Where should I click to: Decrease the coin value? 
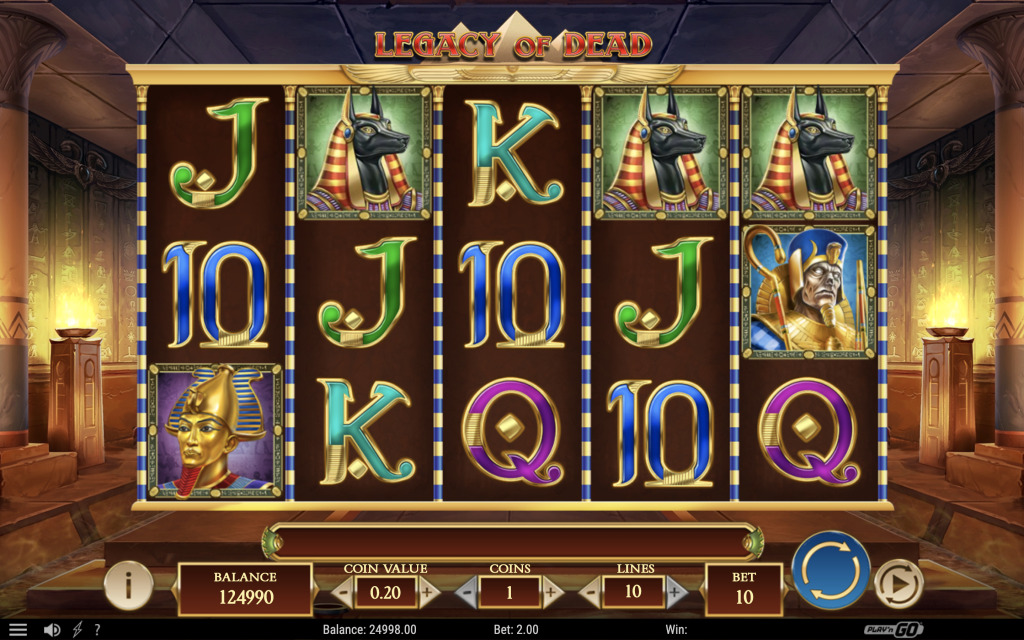(342, 592)
